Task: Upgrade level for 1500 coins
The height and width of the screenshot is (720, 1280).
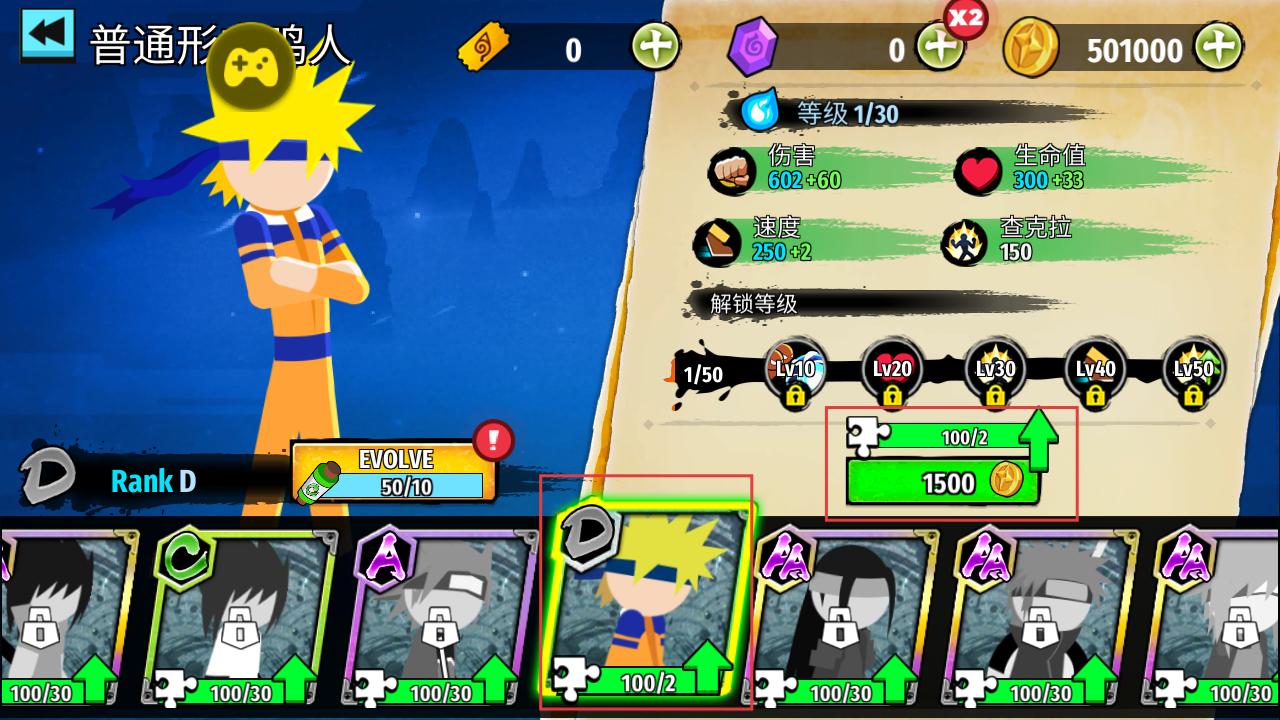Action: (x=942, y=482)
